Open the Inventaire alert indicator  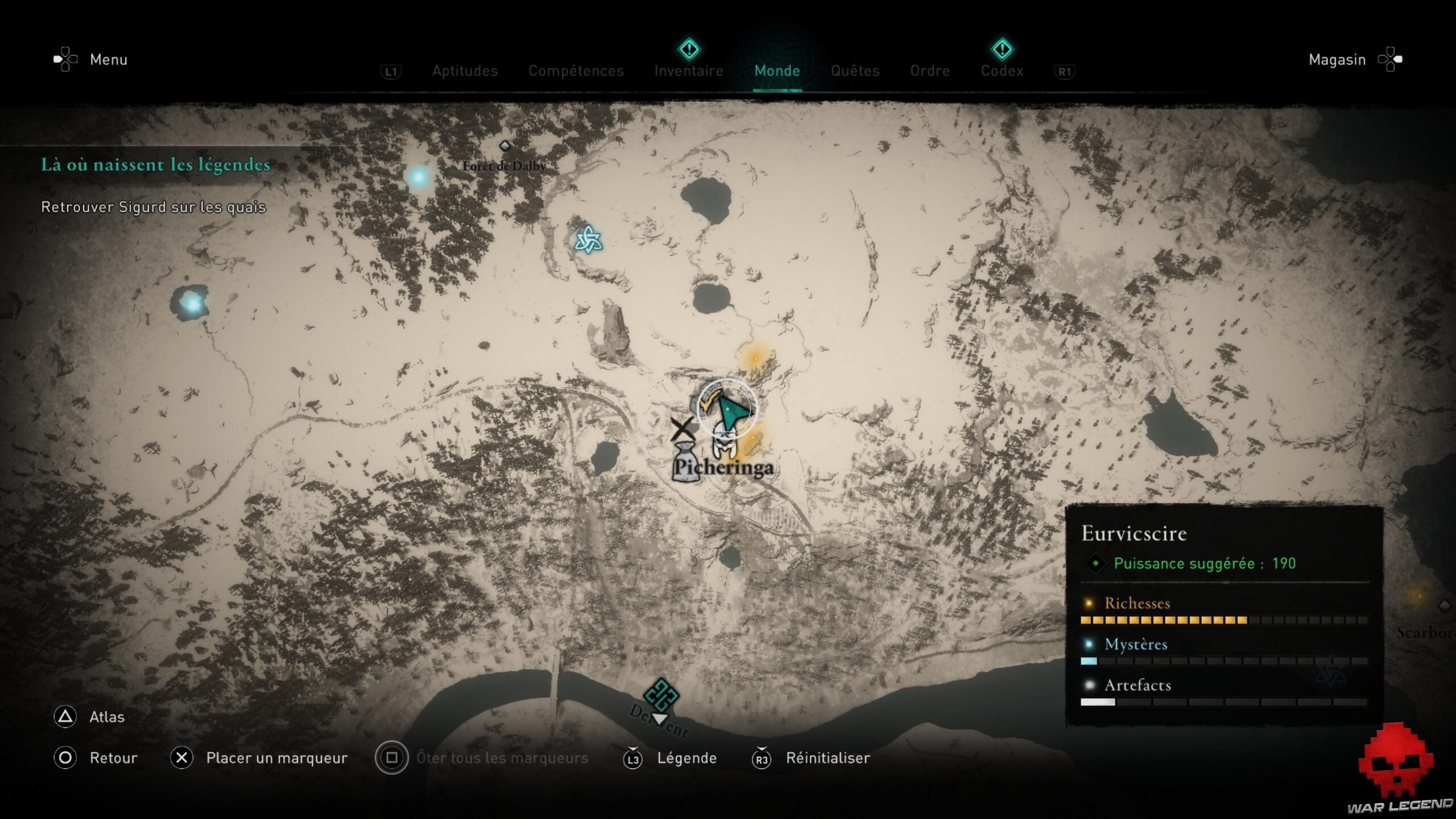click(x=689, y=50)
